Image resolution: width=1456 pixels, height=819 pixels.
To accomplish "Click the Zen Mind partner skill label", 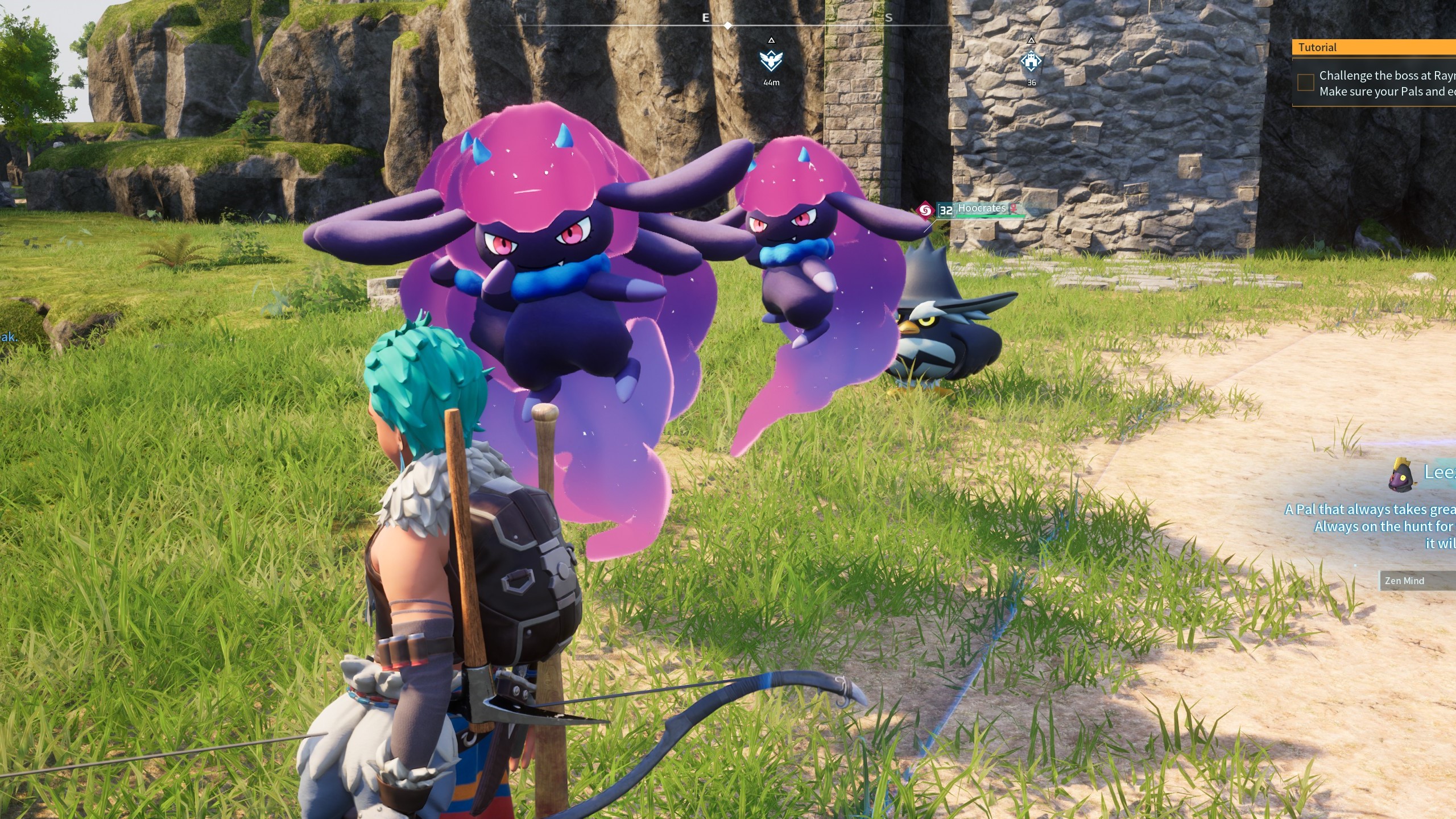I will (x=1404, y=581).
